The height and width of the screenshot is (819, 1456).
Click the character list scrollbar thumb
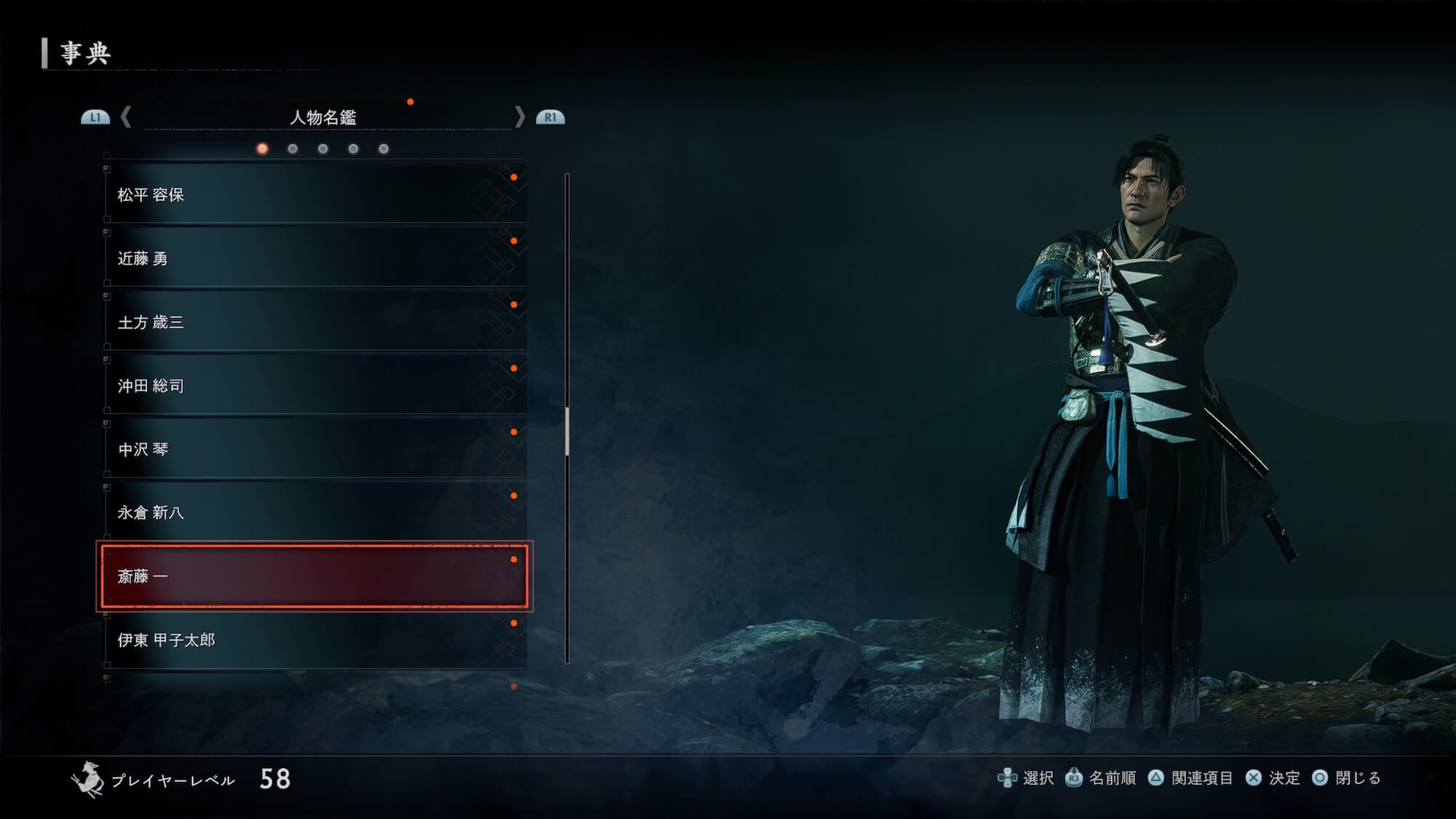pyautogui.click(x=567, y=431)
